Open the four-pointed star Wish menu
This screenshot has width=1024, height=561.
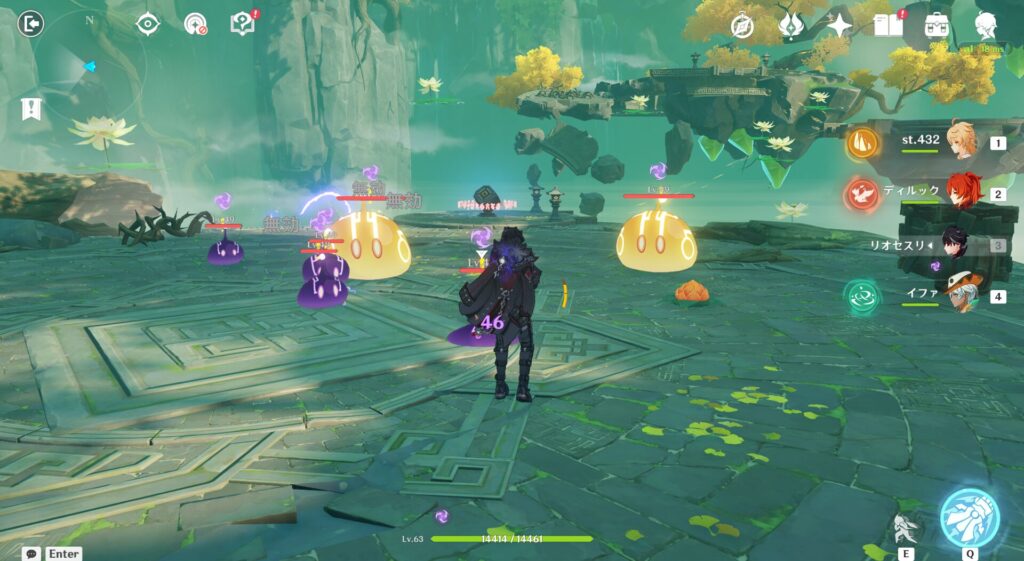pos(838,26)
